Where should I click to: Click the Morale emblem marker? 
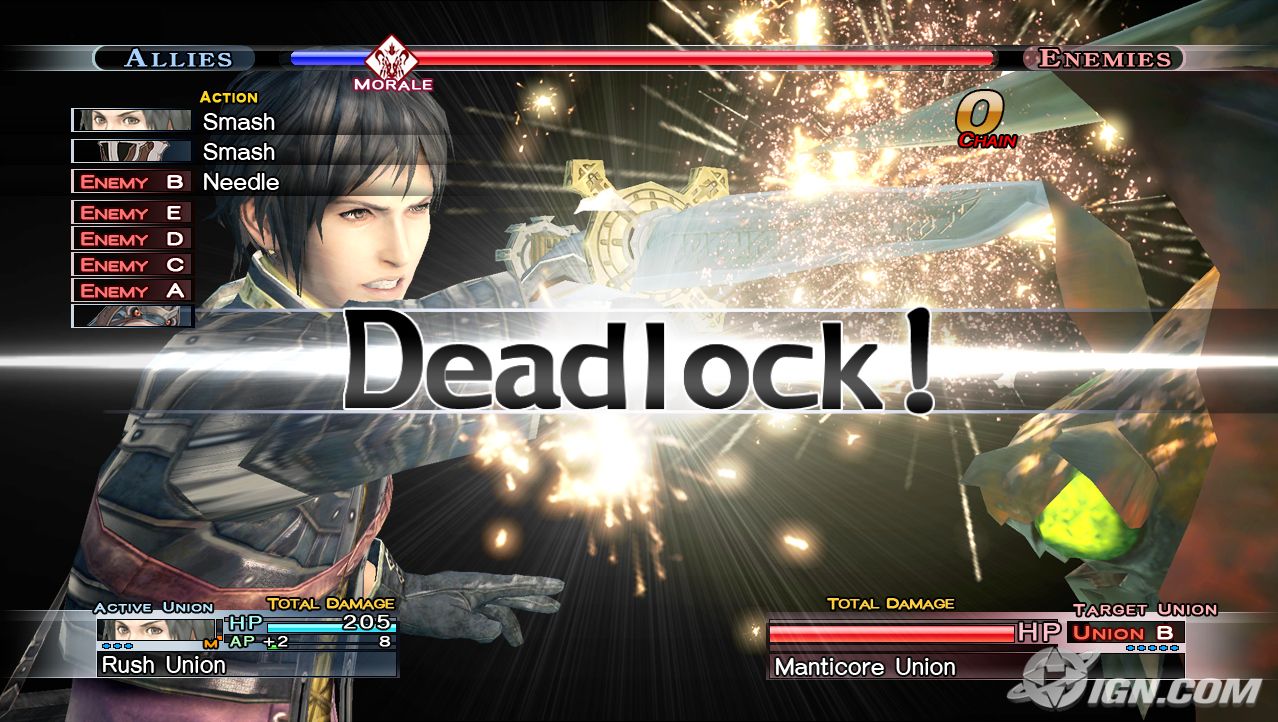[x=392, y=61]
